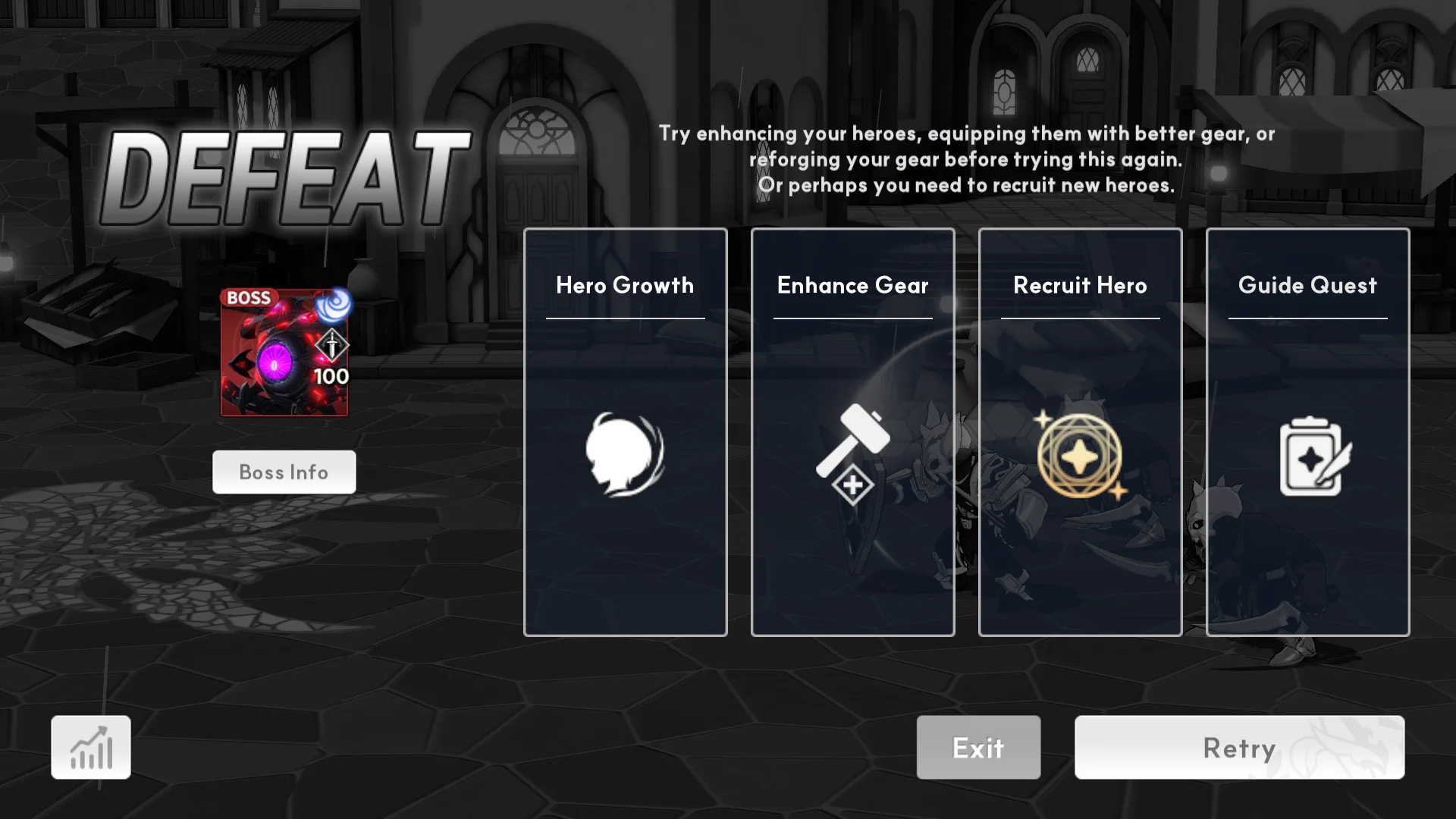
Task: Select the level 100 boss portrait
Action: tap(284, 353)
